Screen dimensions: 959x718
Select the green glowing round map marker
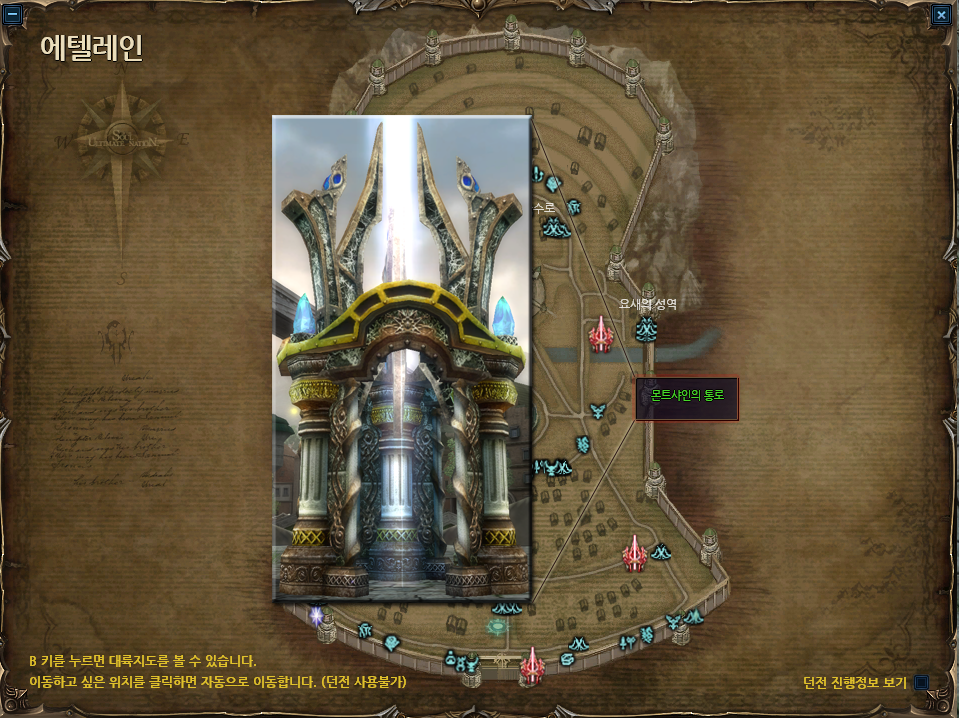pos(496,628)
